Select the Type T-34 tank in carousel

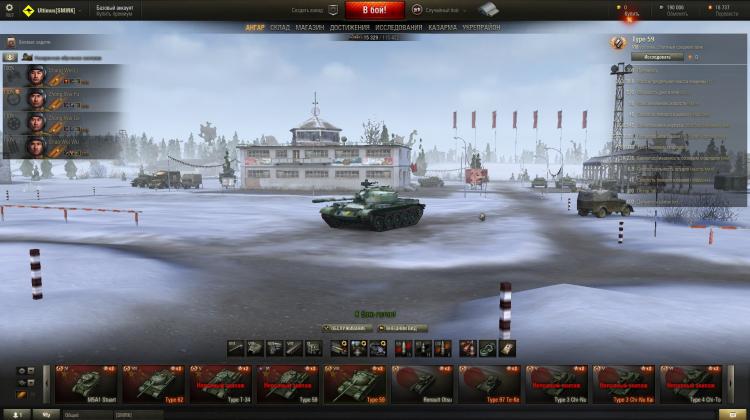coord(221,383)
